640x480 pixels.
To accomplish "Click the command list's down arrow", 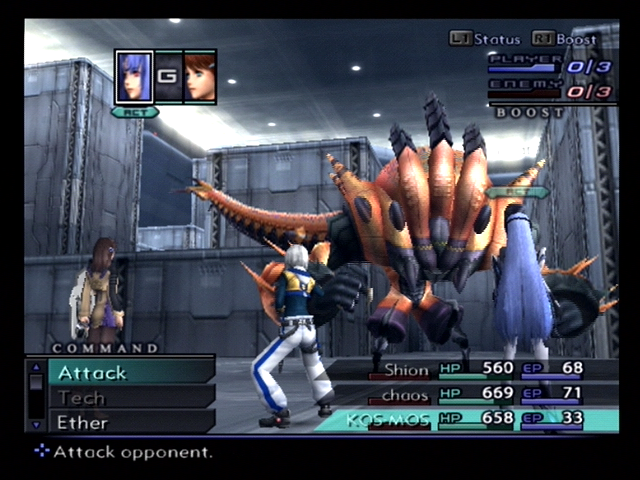I will click(37, 426).
